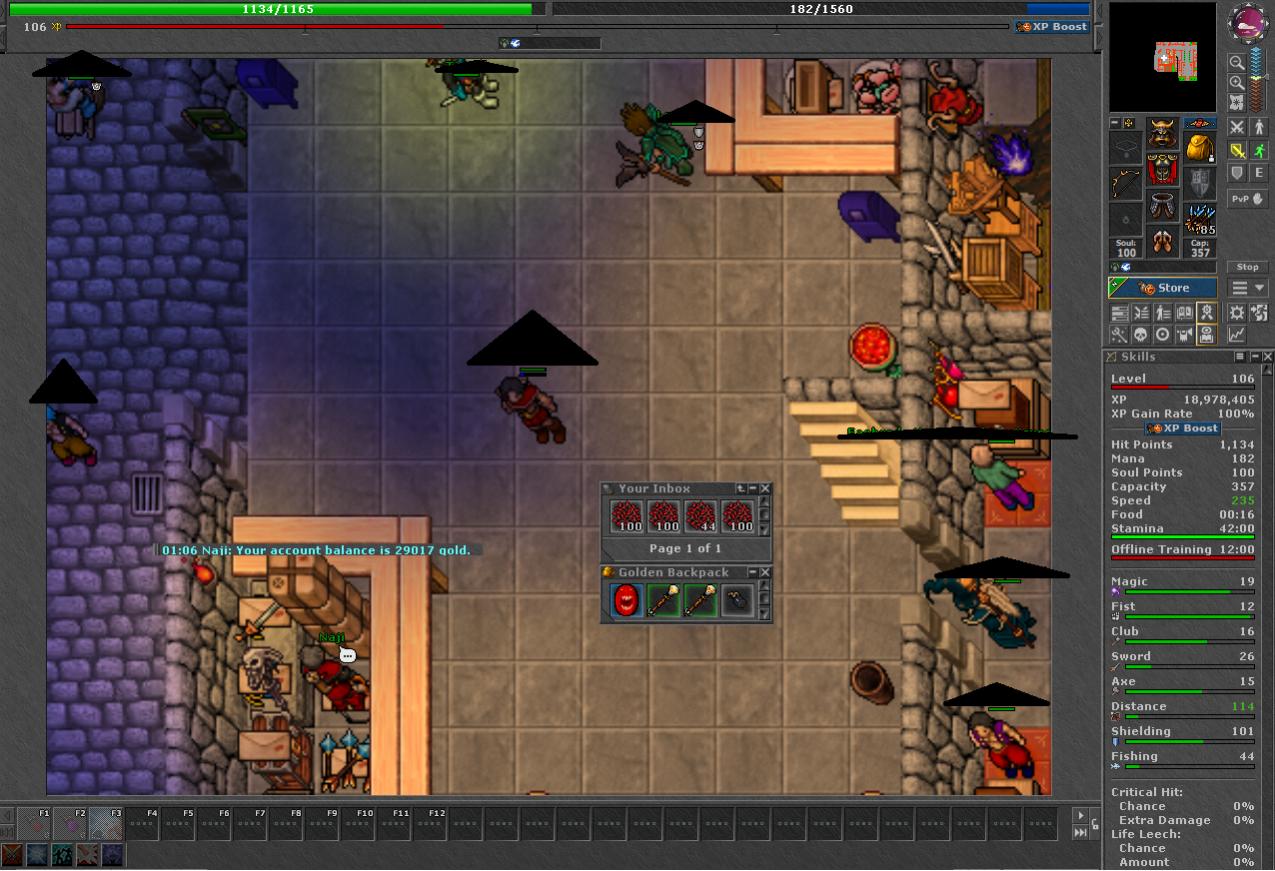Close the Golden Backpack window

pyautogui.click(x=765, y=573)
